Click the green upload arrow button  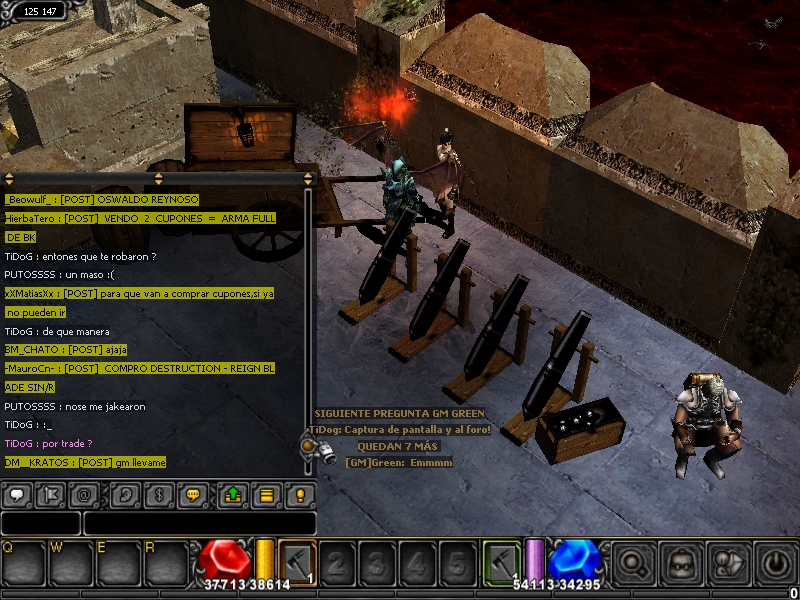tap(231, 494)
